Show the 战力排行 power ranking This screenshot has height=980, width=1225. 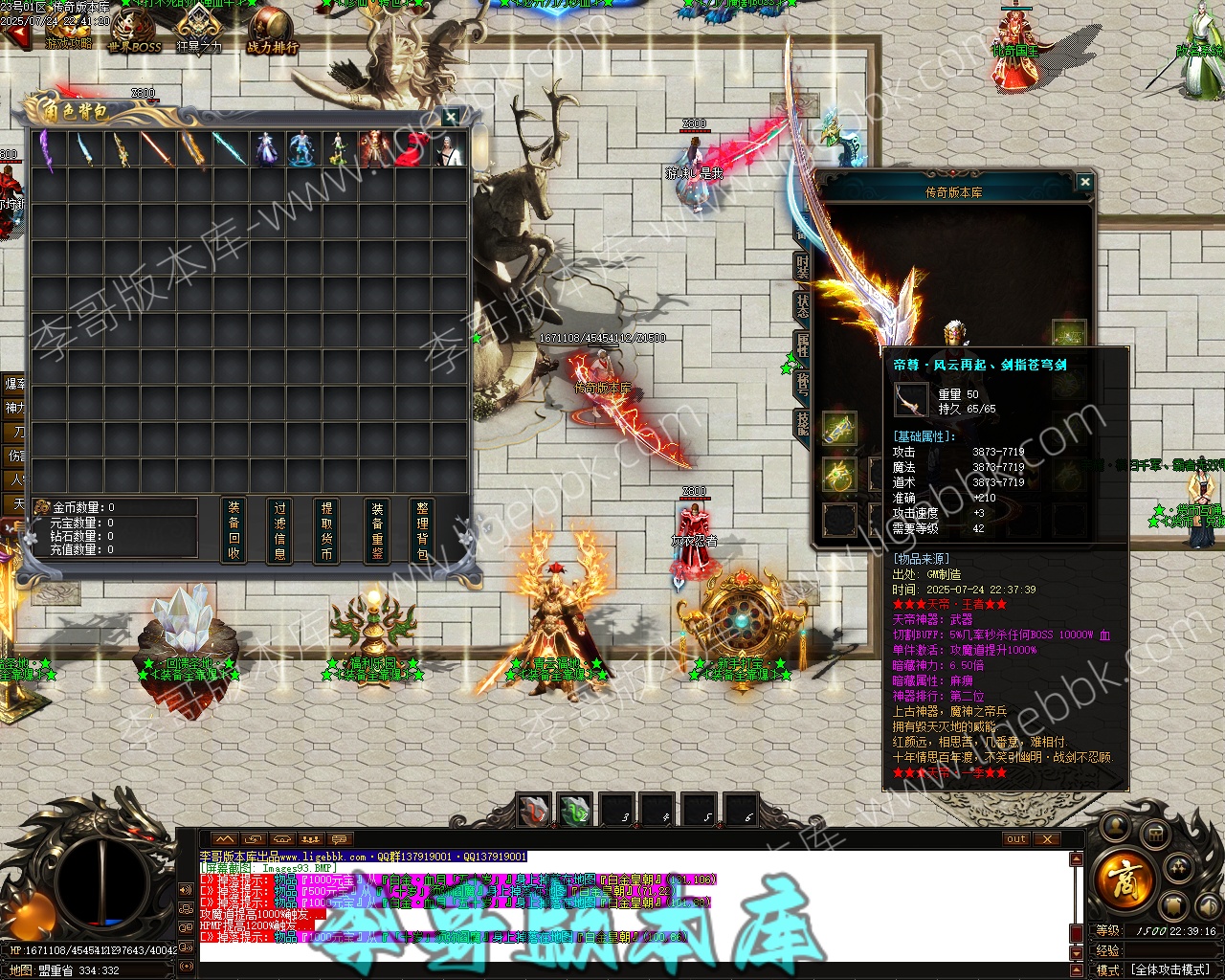pos(273,31)
